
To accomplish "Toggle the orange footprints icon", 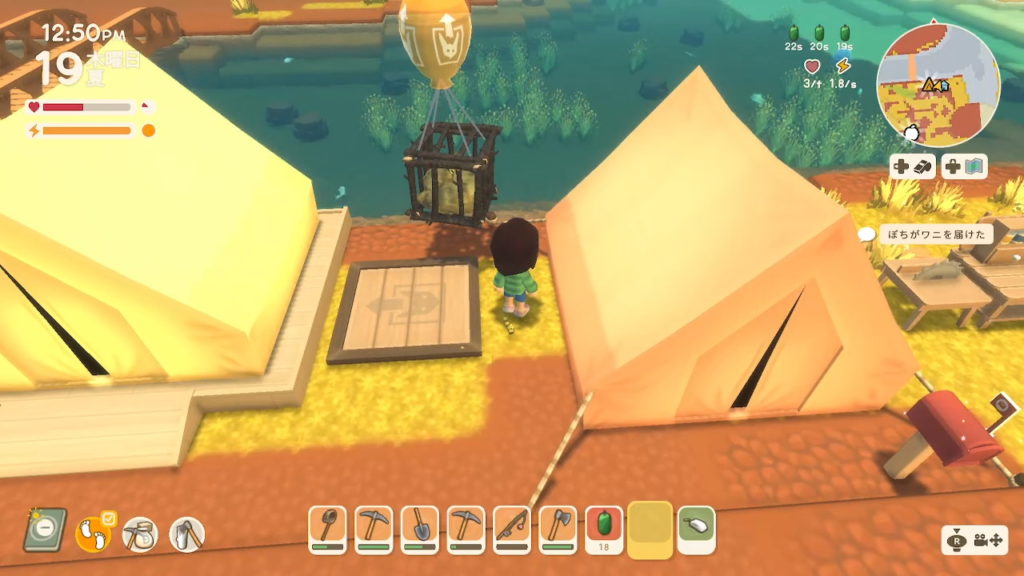I will click(x=93, y=533).
